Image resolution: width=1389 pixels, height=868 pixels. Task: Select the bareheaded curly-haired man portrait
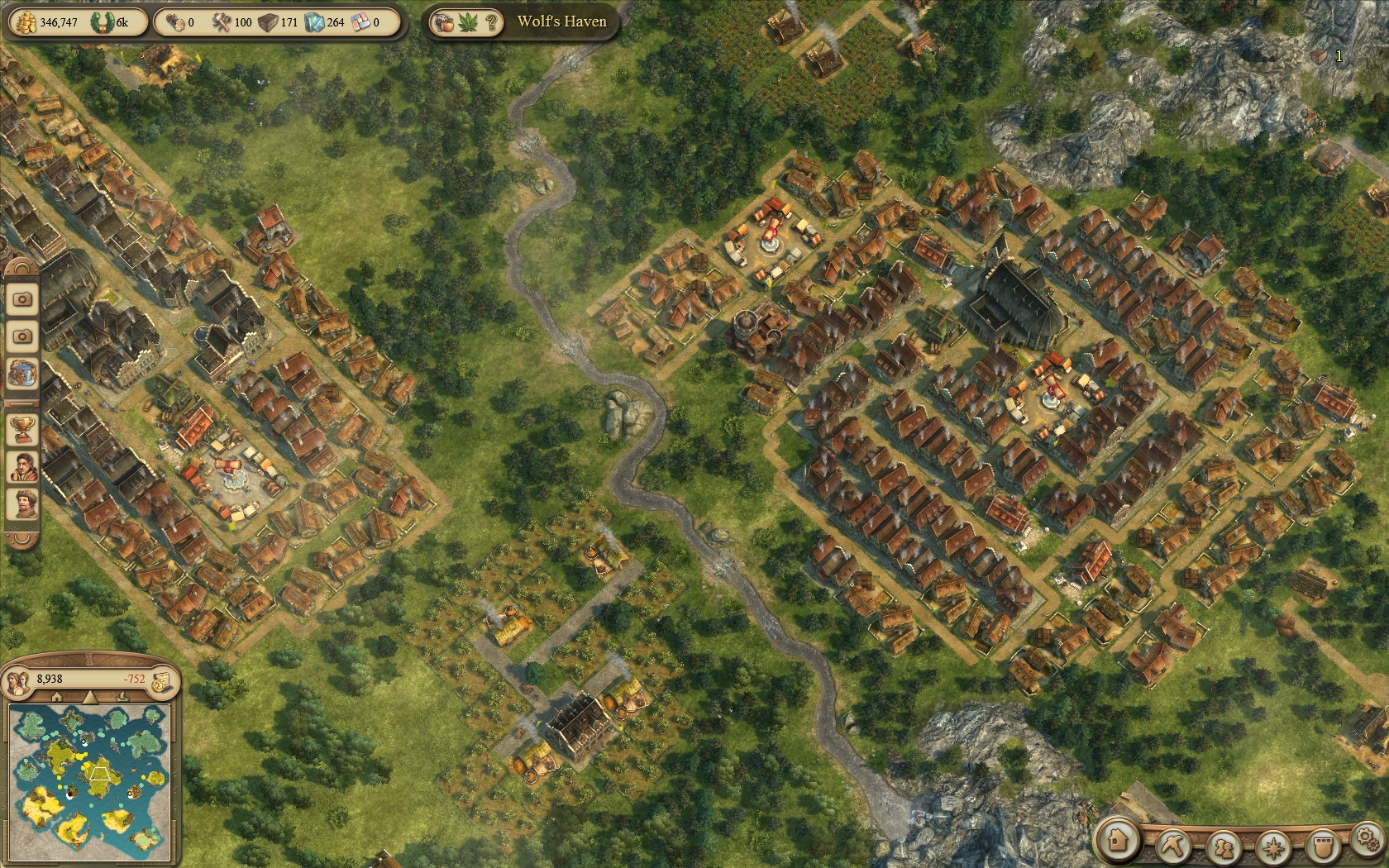[x=22, y=466]
